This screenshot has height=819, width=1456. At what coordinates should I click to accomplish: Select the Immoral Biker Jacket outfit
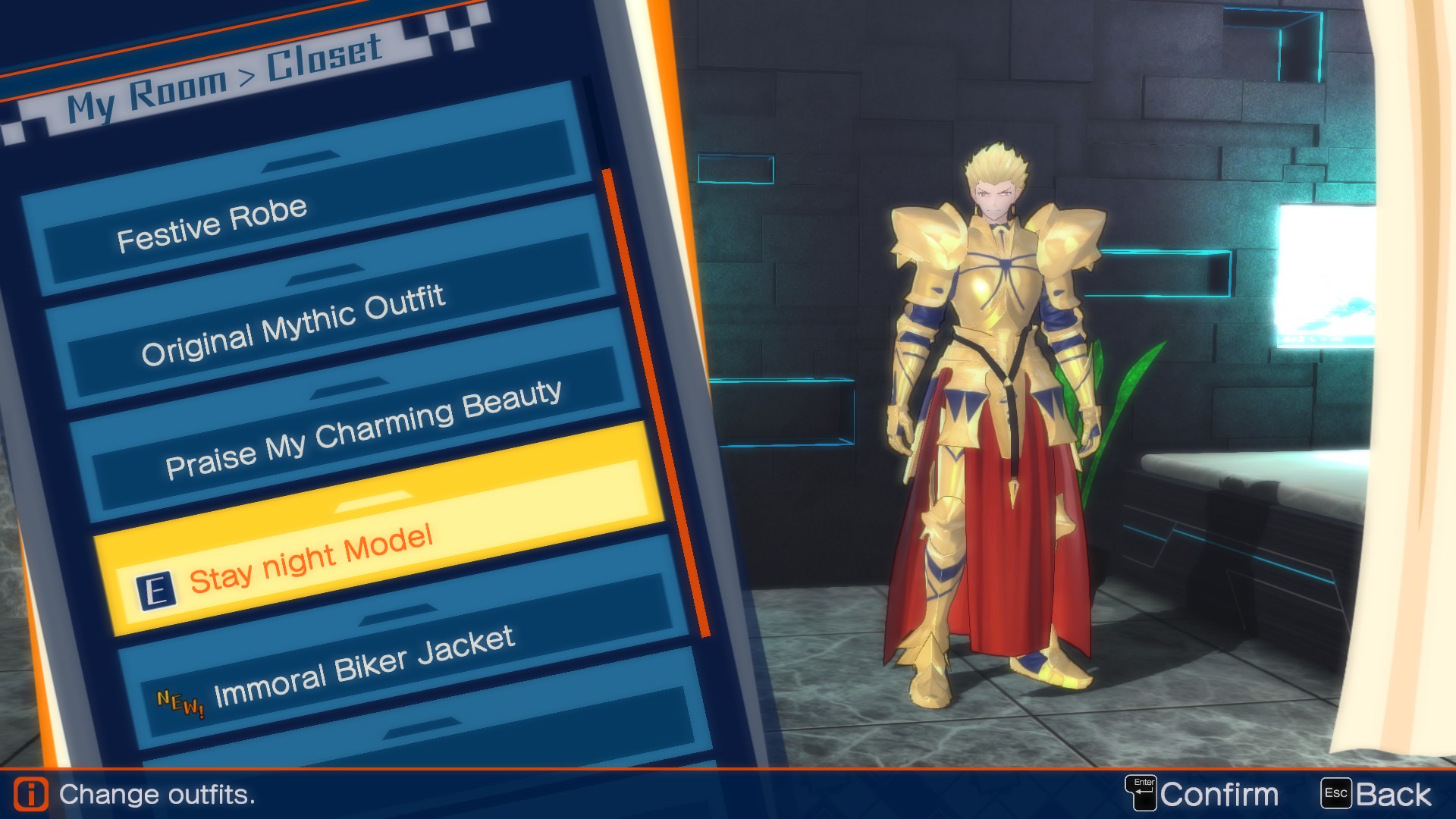tap(364, 664)
